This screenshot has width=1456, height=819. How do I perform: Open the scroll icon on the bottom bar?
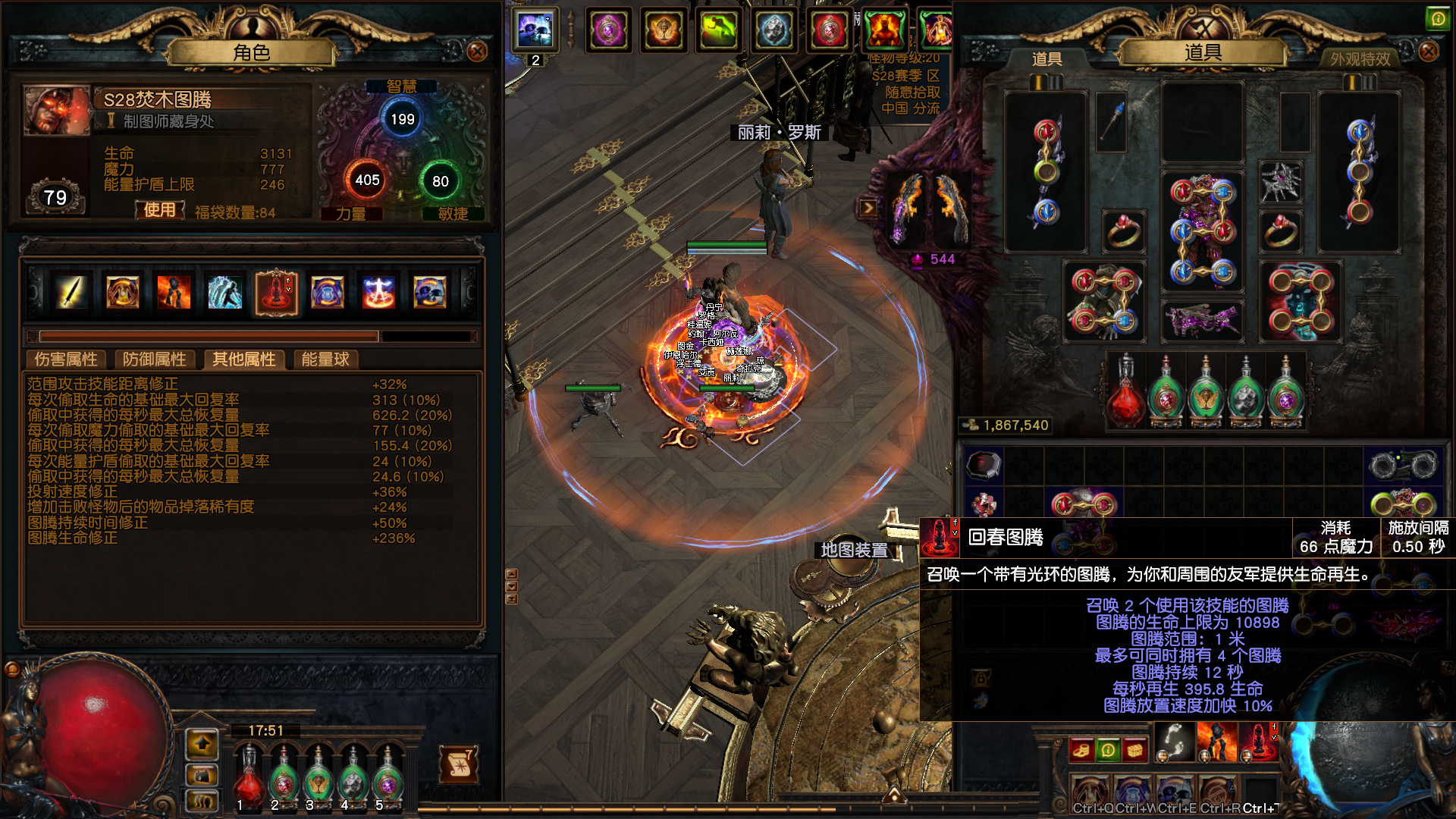pos(459,764)
